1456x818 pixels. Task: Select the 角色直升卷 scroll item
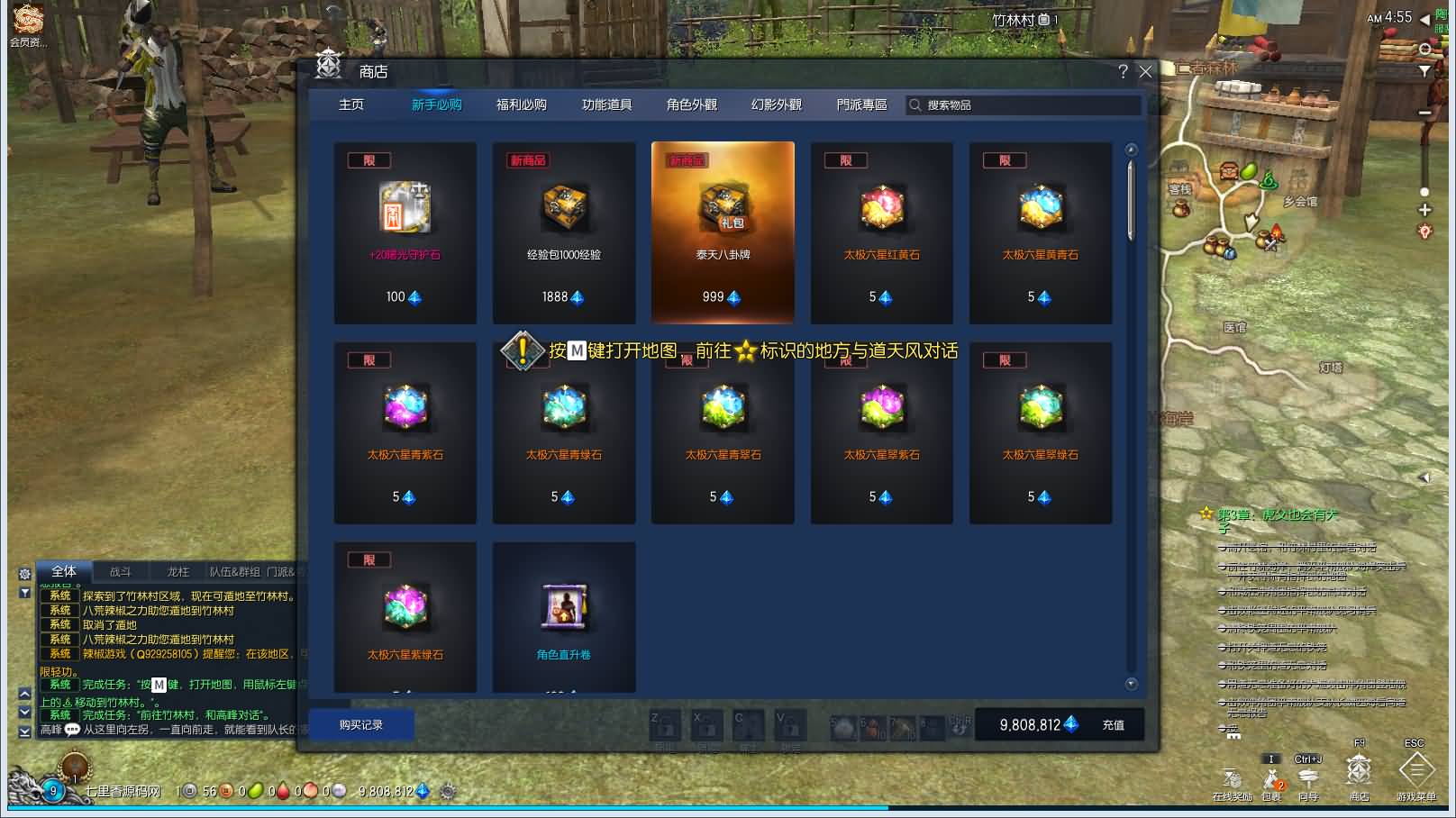tap(564, 617)
